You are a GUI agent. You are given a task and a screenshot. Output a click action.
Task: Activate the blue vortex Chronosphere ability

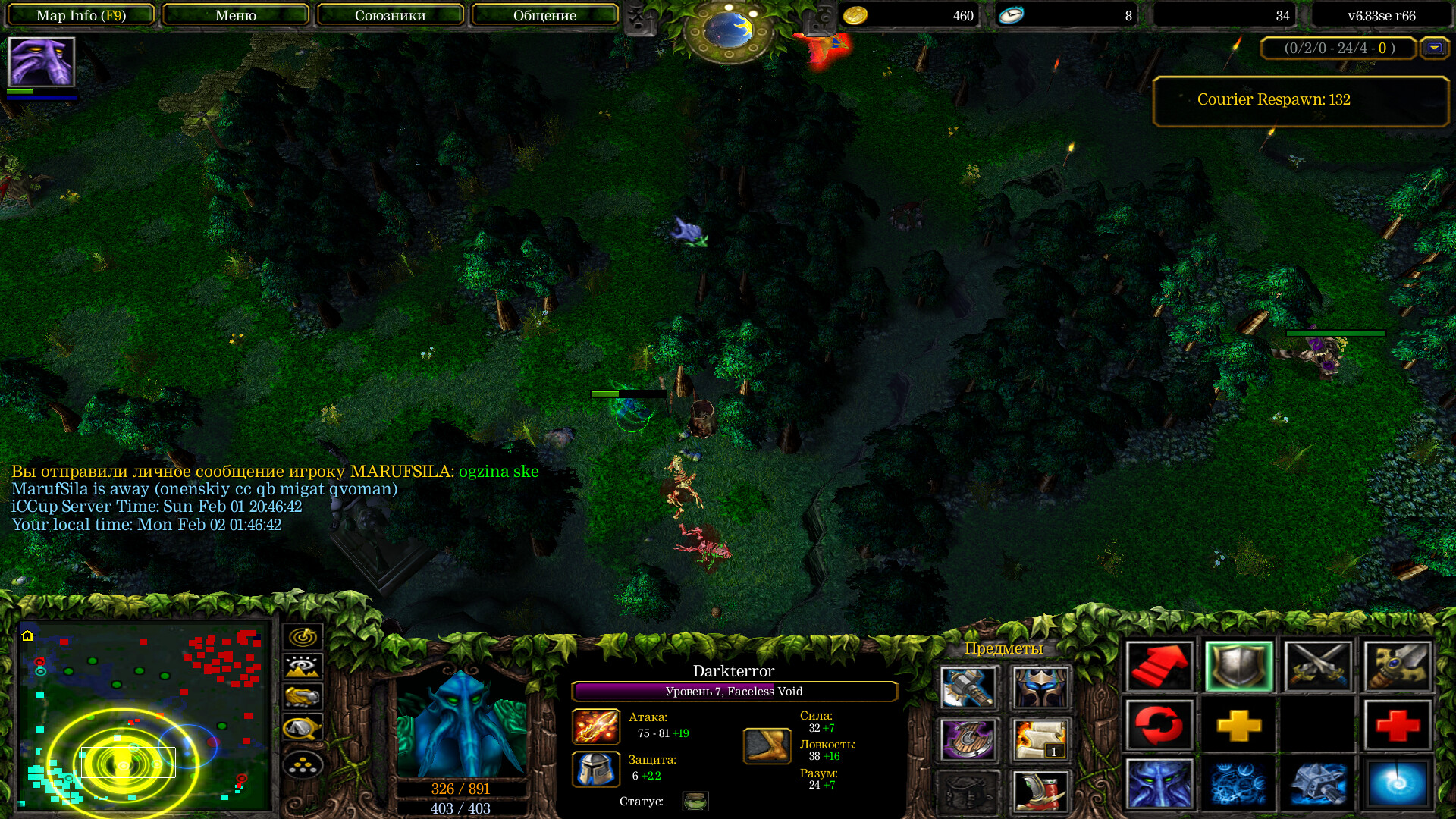point(1397,783)
